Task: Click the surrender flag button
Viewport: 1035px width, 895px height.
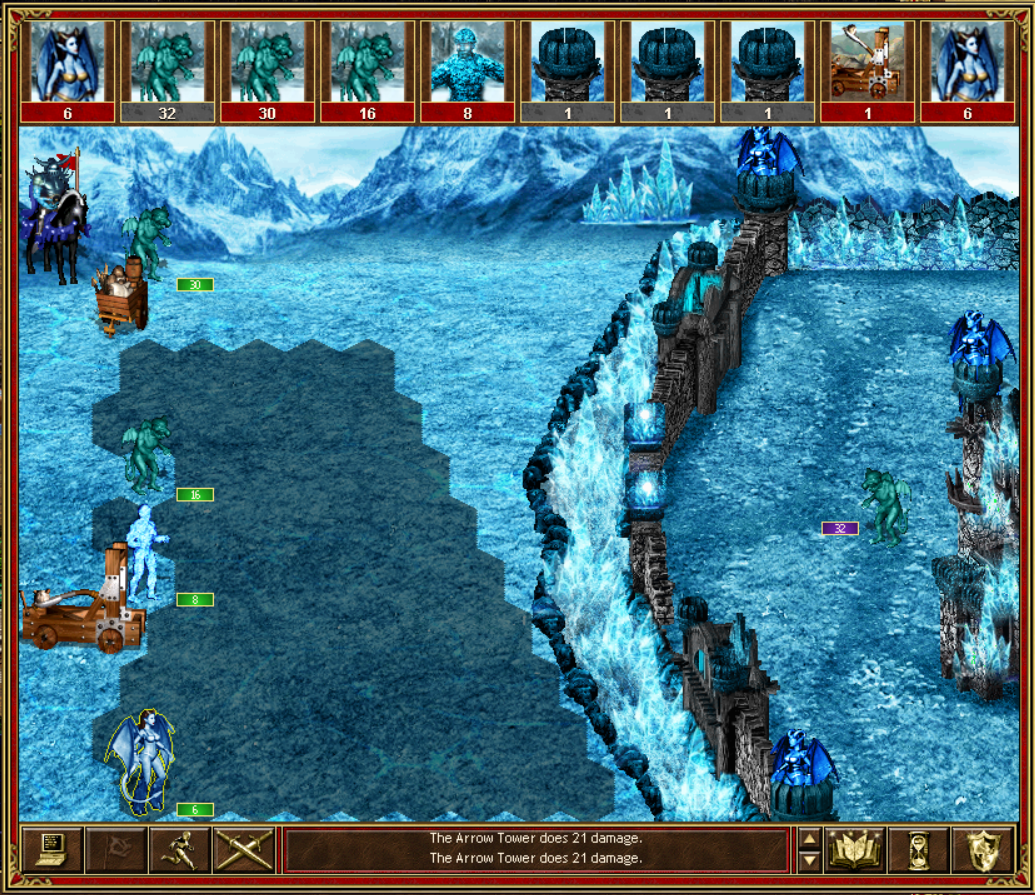Action: pyautogui.click(x=115, y=850)
